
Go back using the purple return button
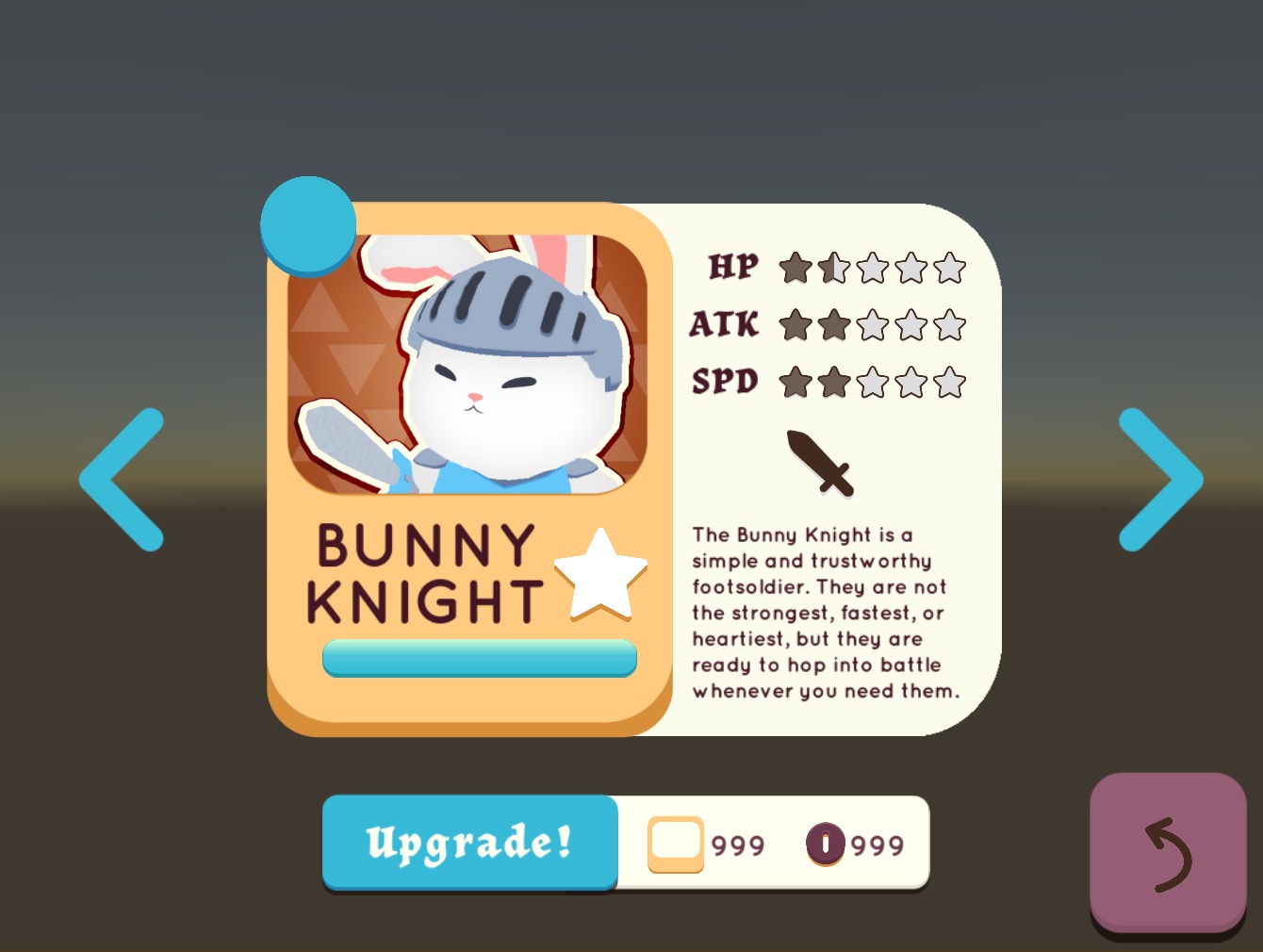pyautogui.click(x=1167, y=853)
